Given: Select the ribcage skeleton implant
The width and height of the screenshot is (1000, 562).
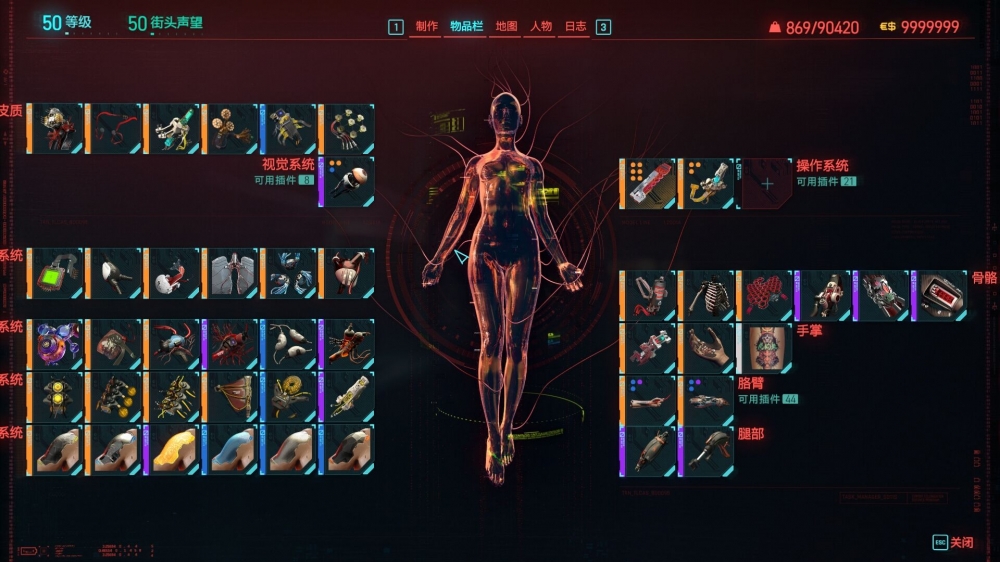Looking at the screenshot, I should coord(709,295).
